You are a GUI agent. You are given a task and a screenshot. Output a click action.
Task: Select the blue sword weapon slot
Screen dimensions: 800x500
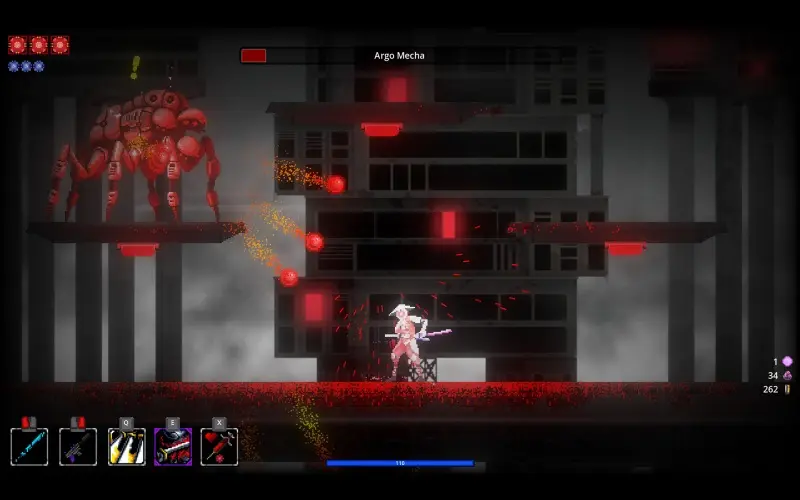[x=29, y=446]
